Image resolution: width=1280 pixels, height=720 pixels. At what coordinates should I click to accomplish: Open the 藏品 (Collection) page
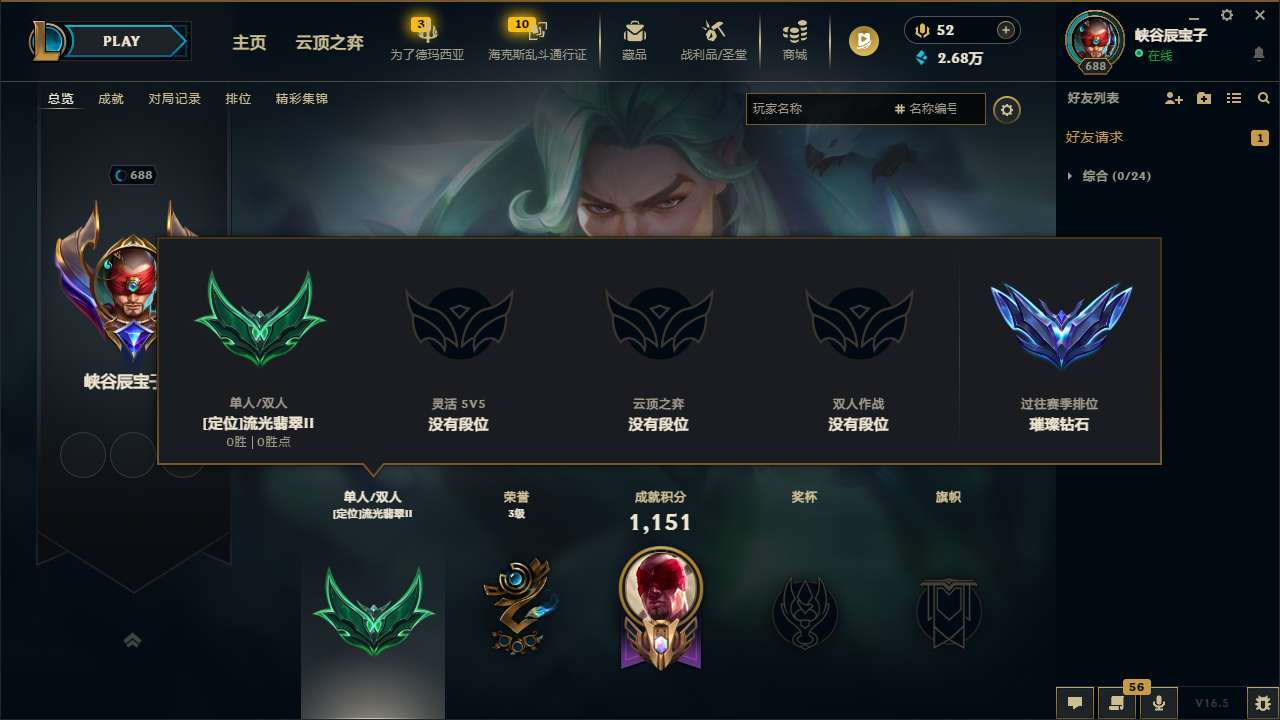(x=633, y=40)
